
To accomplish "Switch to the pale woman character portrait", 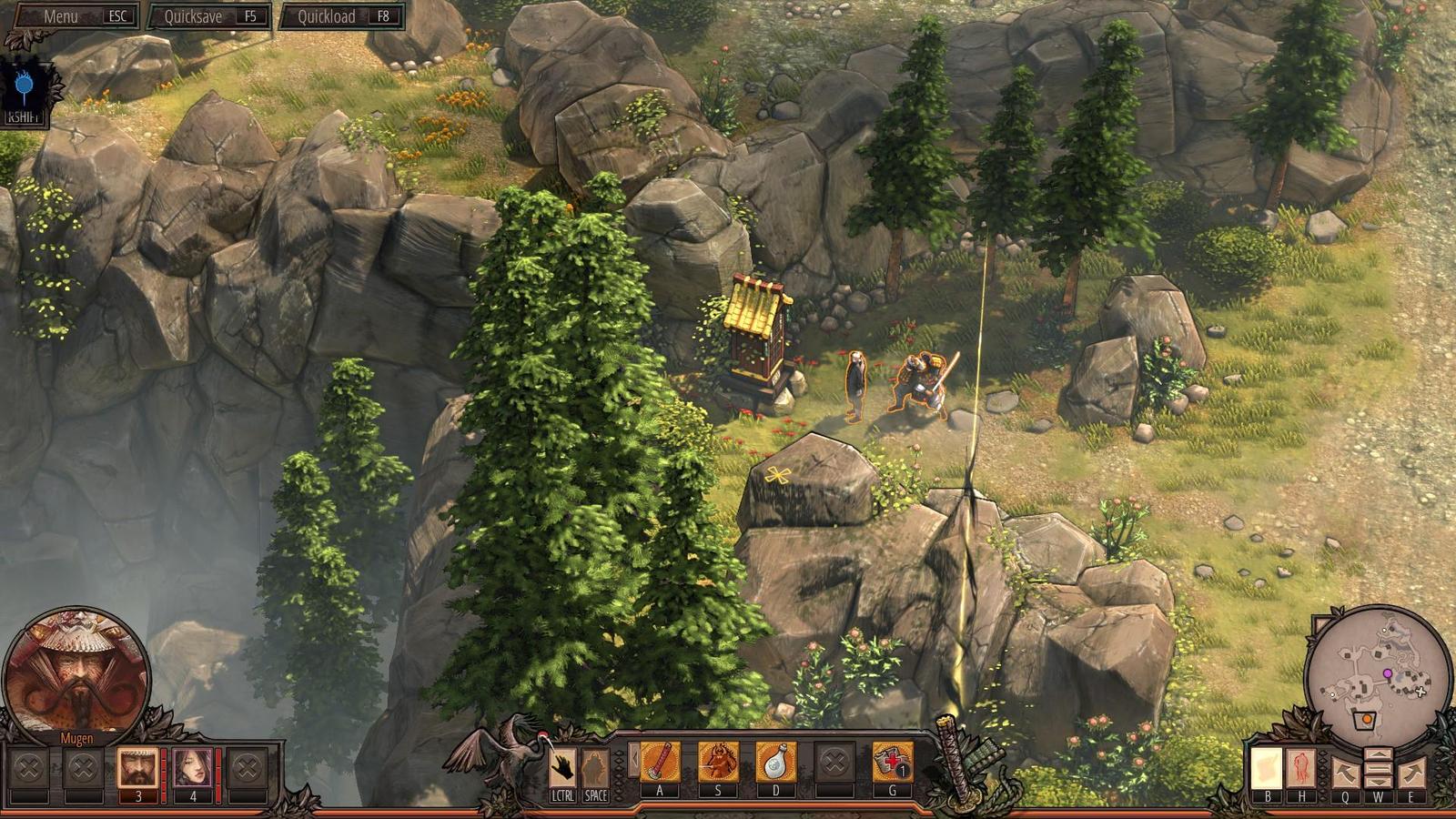I will click(x=193, y=768).
